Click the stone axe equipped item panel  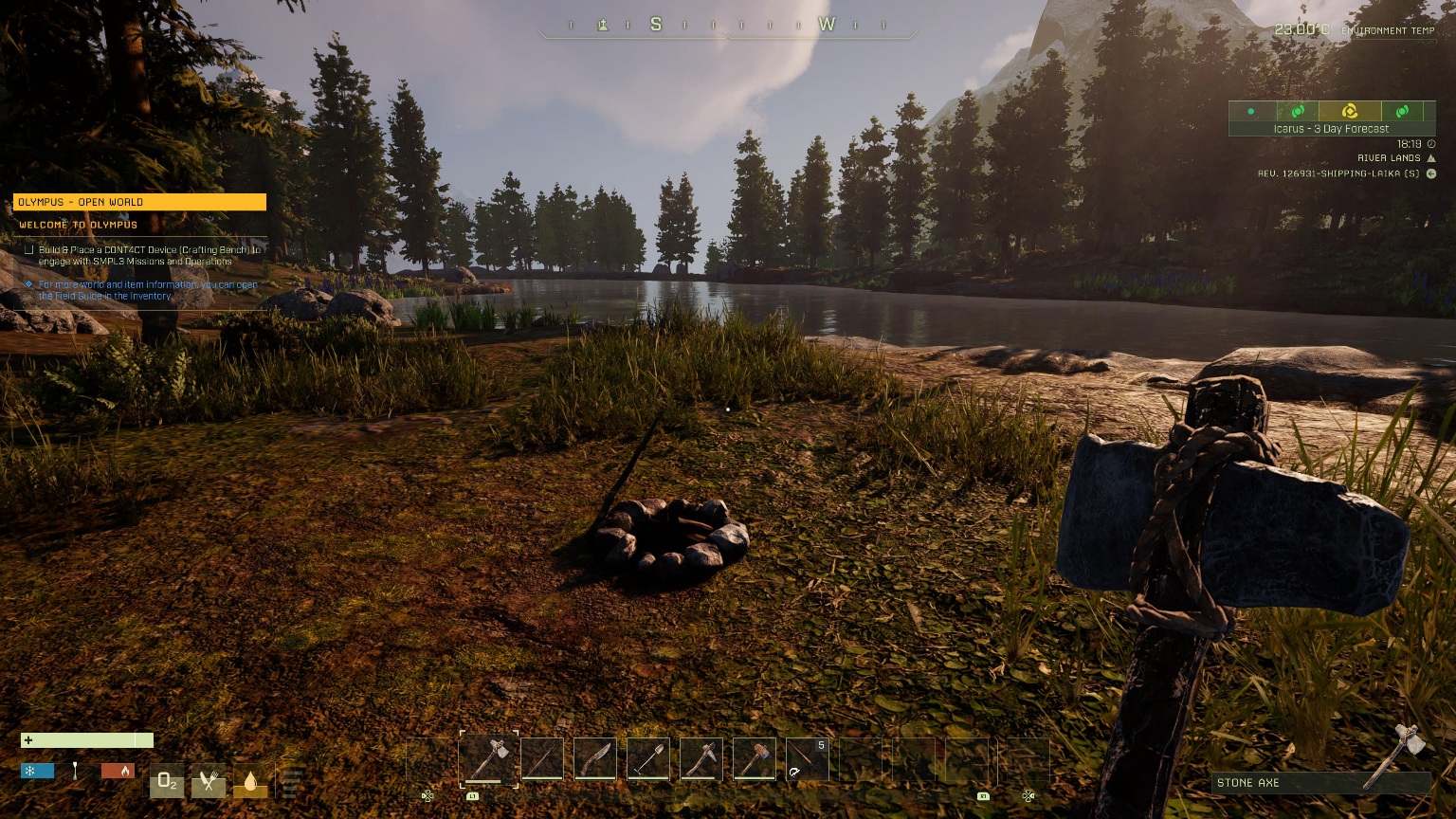1320,783
